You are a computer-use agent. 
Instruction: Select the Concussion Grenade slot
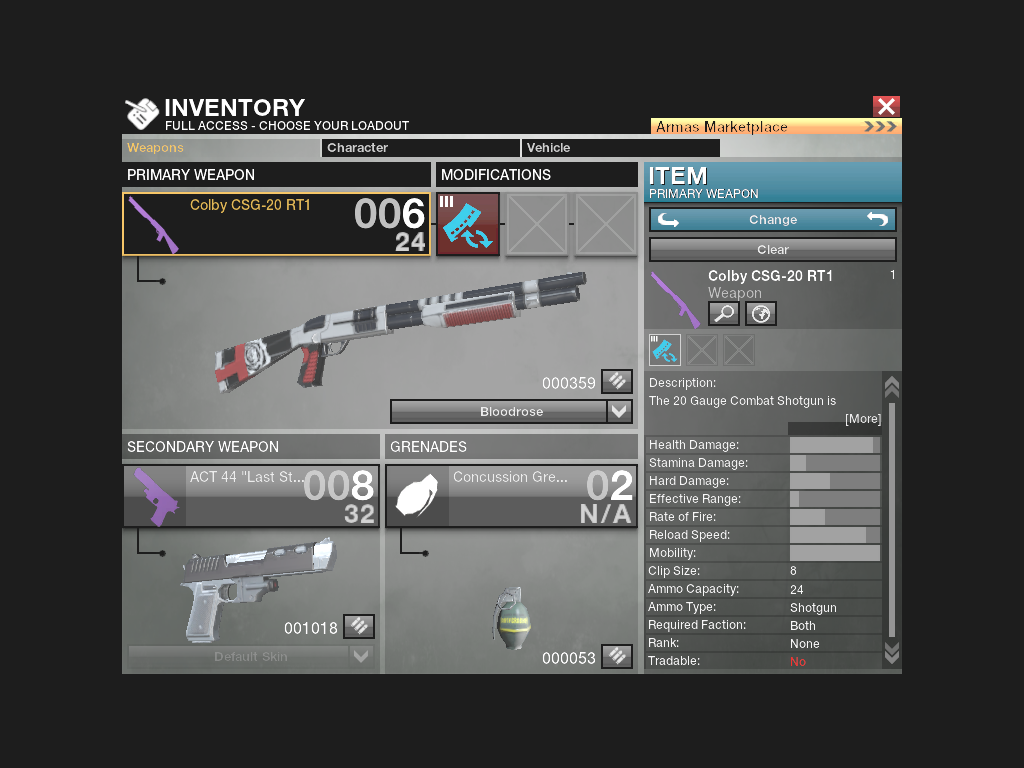511,496
